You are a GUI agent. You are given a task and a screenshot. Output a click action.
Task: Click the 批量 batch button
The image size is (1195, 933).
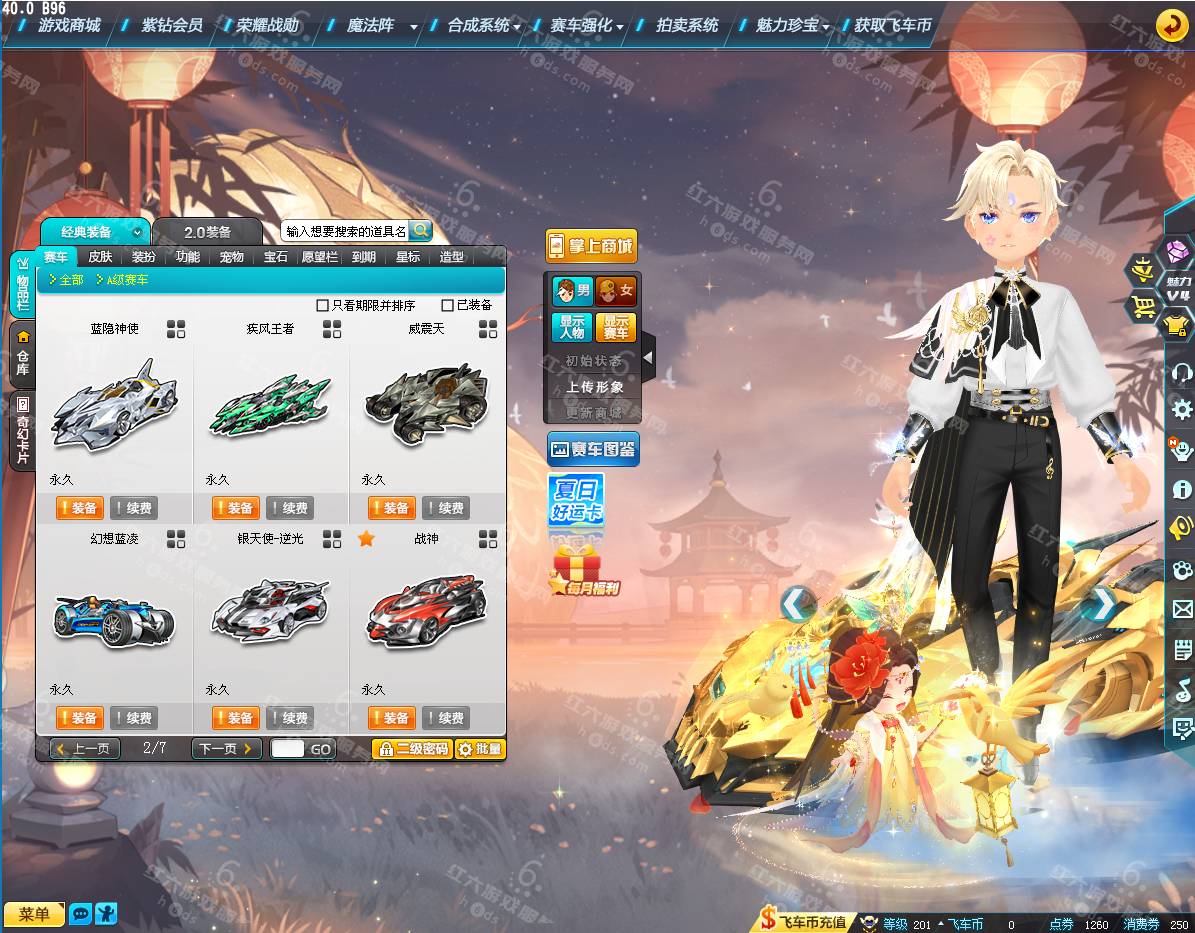[480, 748]
